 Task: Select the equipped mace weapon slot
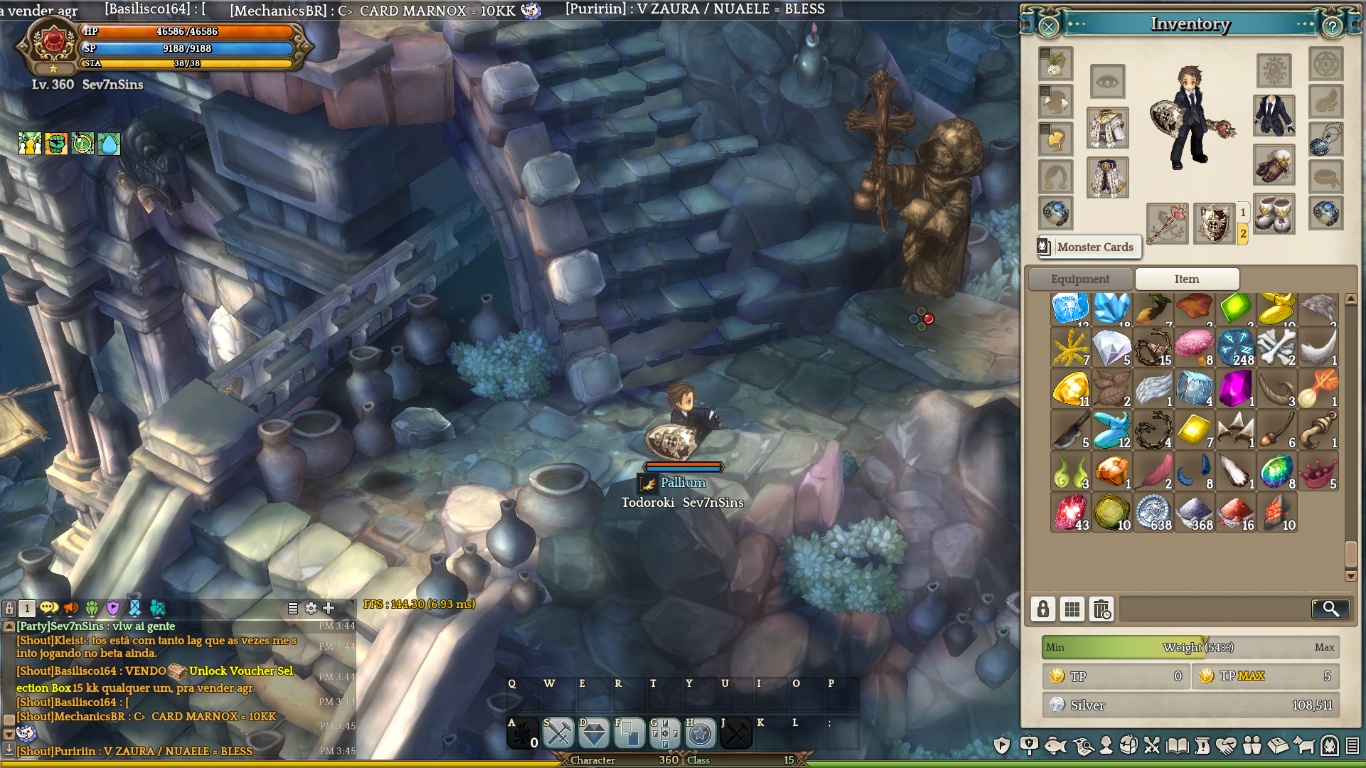click(1166, 223)
